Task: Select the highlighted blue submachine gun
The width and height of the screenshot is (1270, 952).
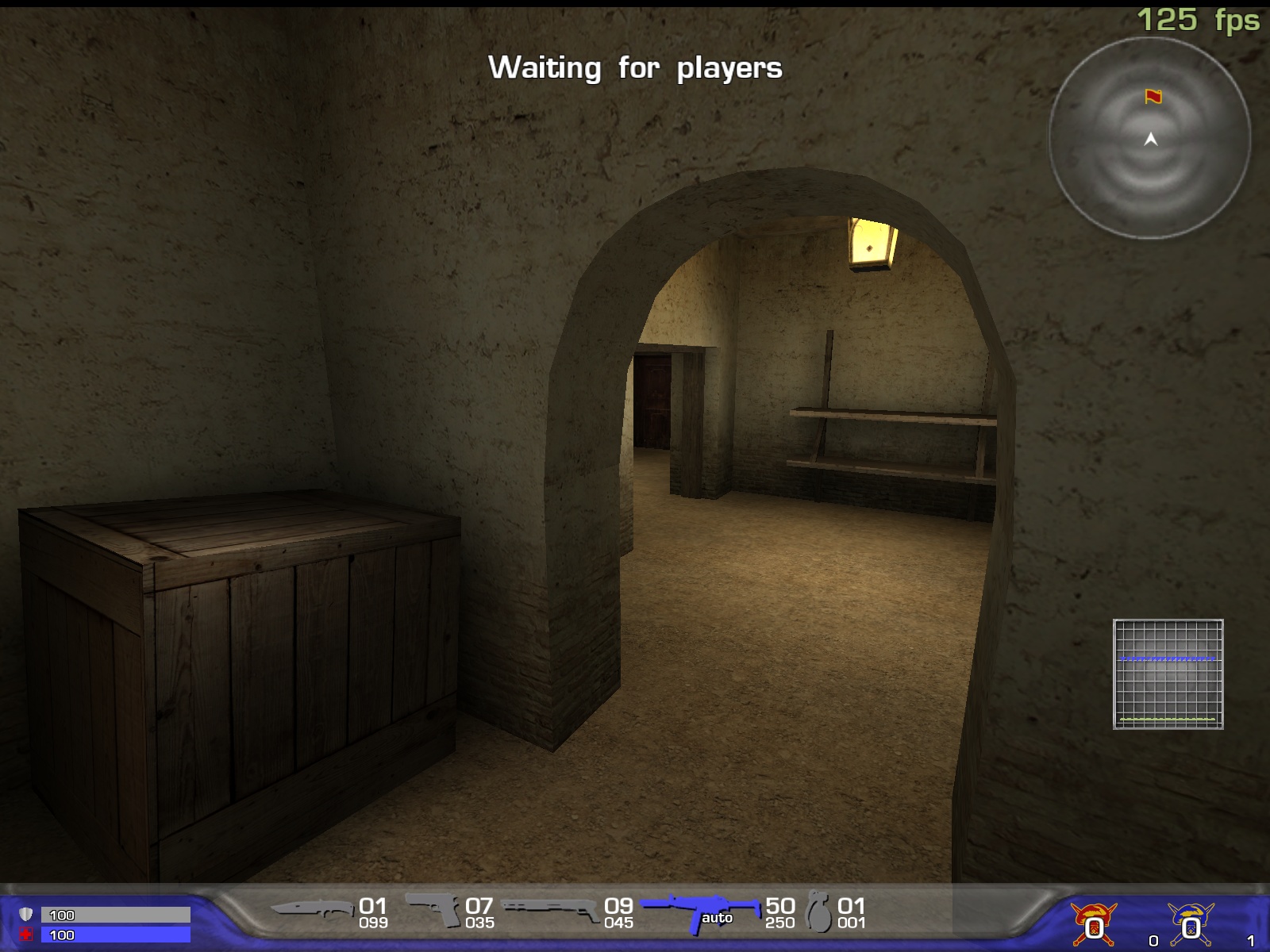Action: (x=698, y=911)
